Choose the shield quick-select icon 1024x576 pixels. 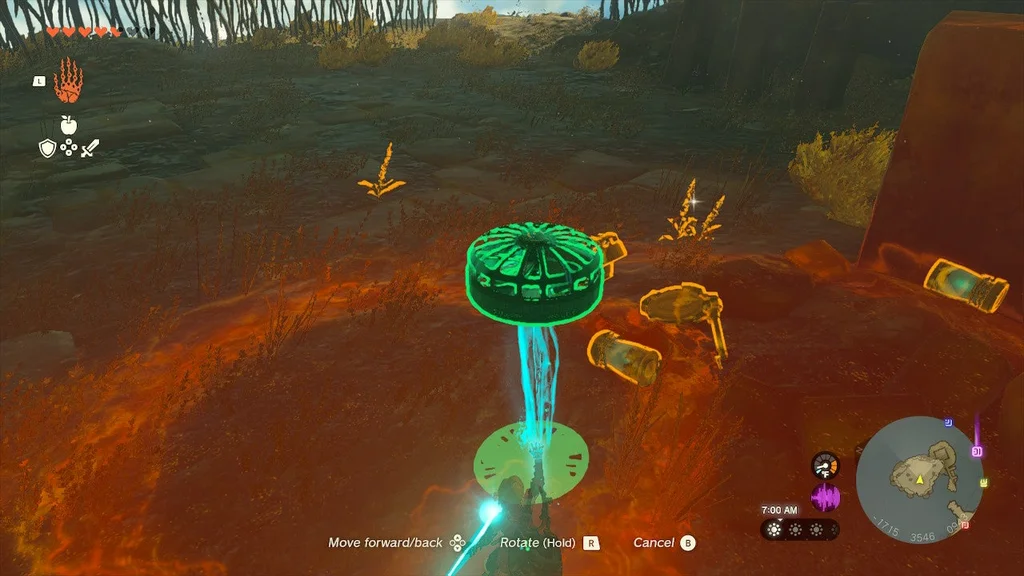(x=46, y=148)
